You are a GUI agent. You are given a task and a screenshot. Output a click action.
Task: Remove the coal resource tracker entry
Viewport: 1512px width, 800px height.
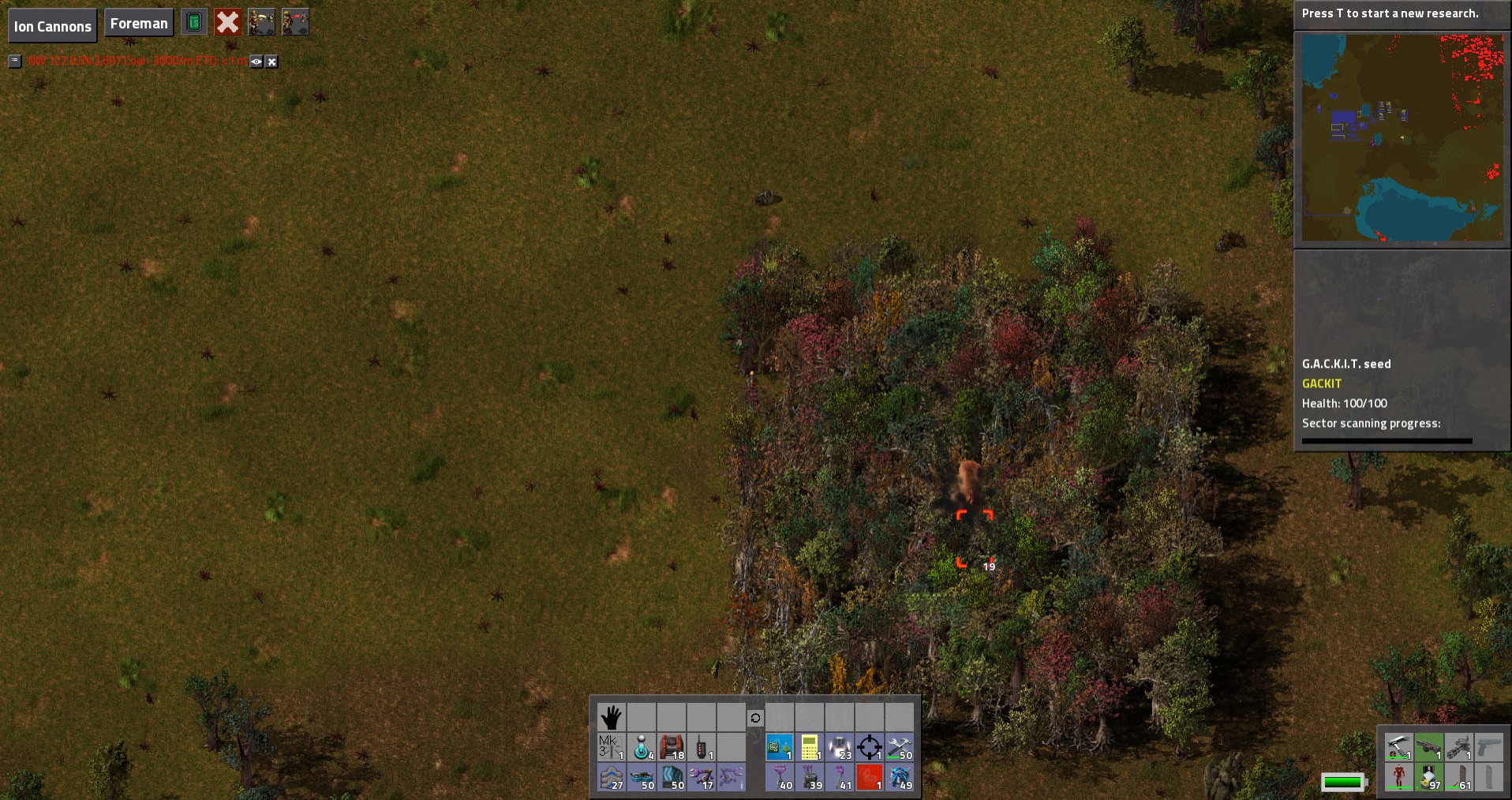[x=271, y=62]
